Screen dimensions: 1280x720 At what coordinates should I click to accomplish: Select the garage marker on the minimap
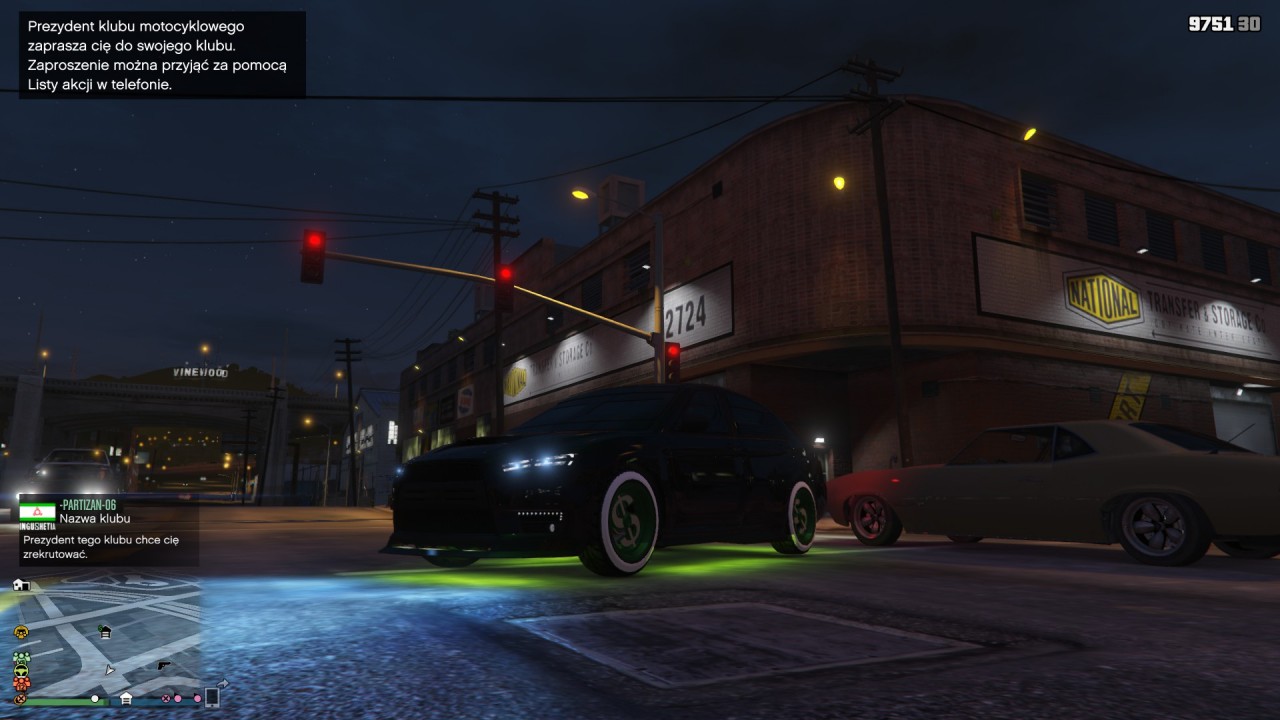(105, 631)
